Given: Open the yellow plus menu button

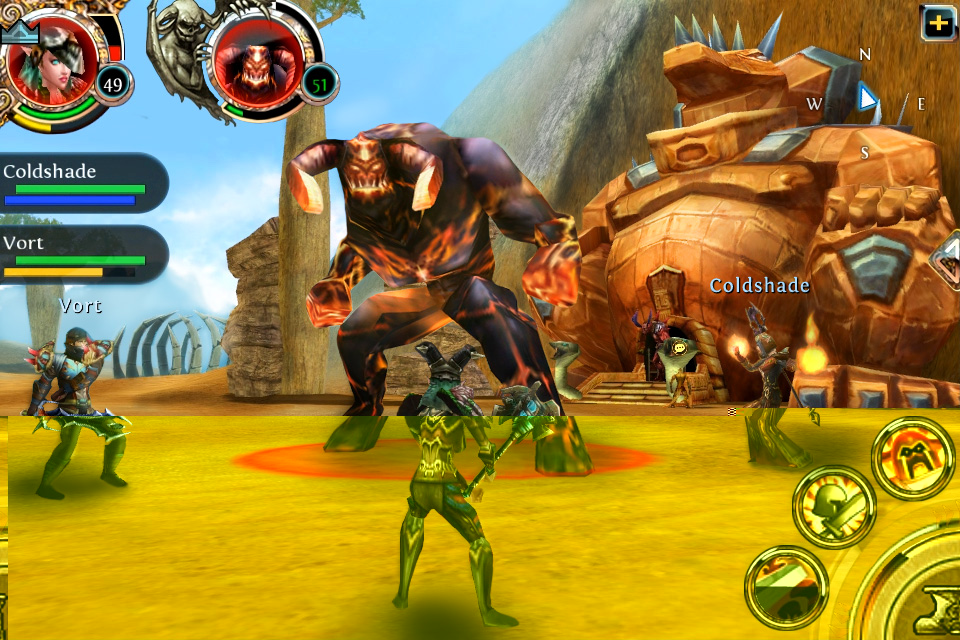Looking at the screenshot, I should pyautogui.click(x=938, y=22).
